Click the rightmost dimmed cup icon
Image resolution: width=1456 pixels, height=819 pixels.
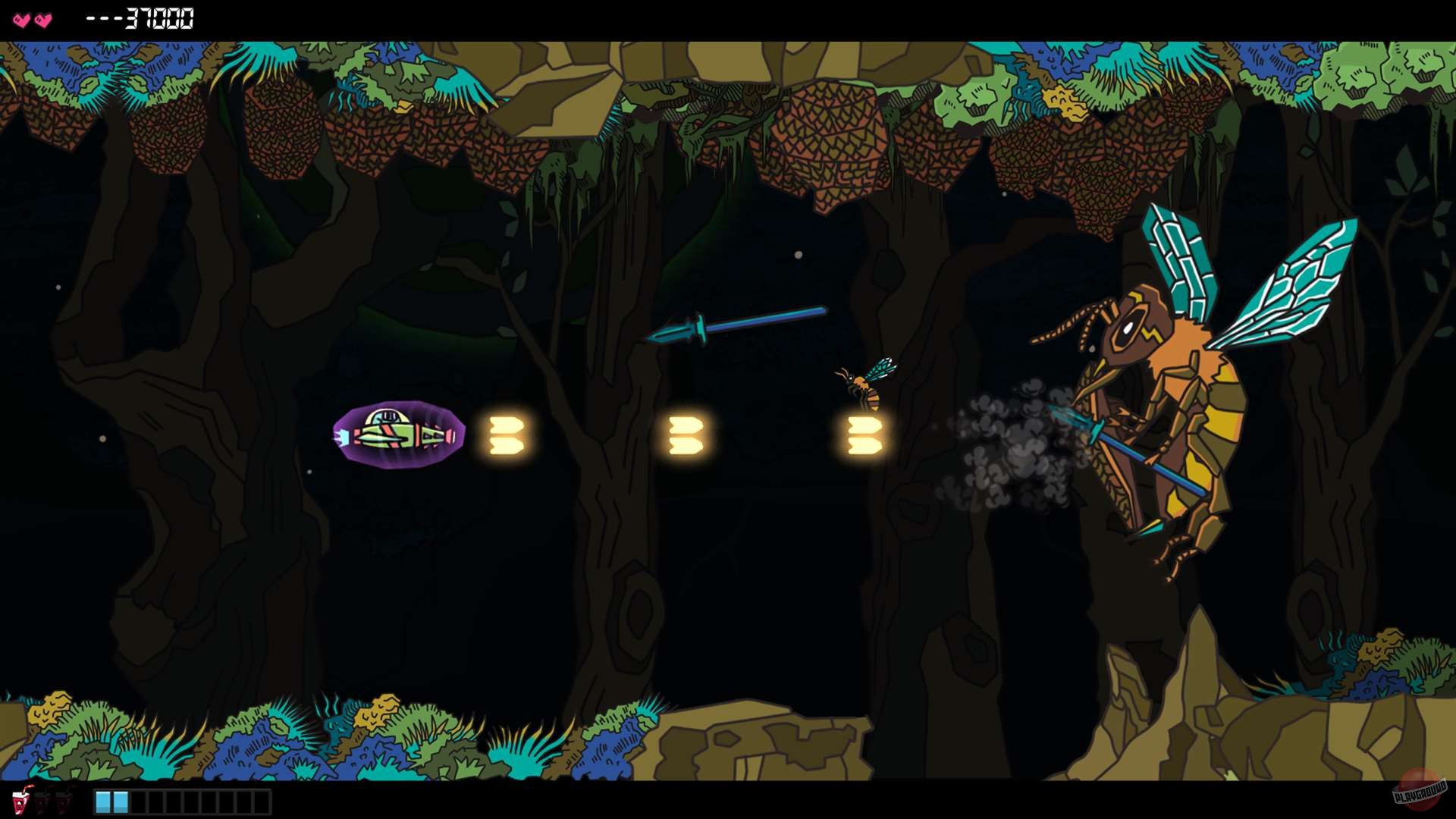(x=64, y=802)
